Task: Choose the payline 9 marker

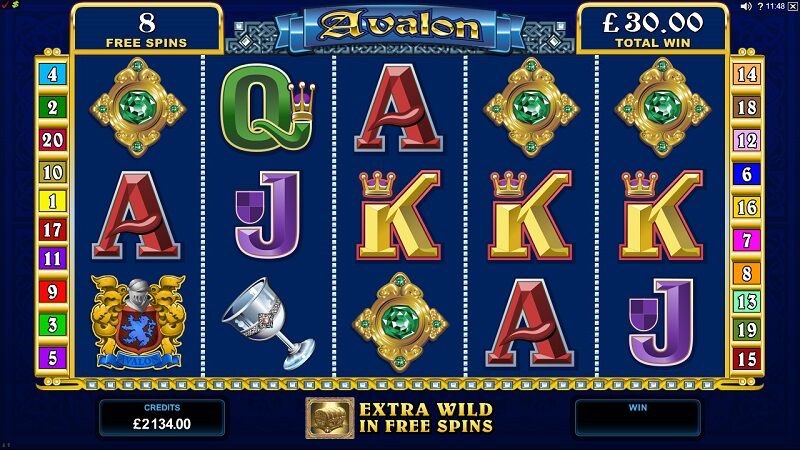Action: tap(52, 293)
